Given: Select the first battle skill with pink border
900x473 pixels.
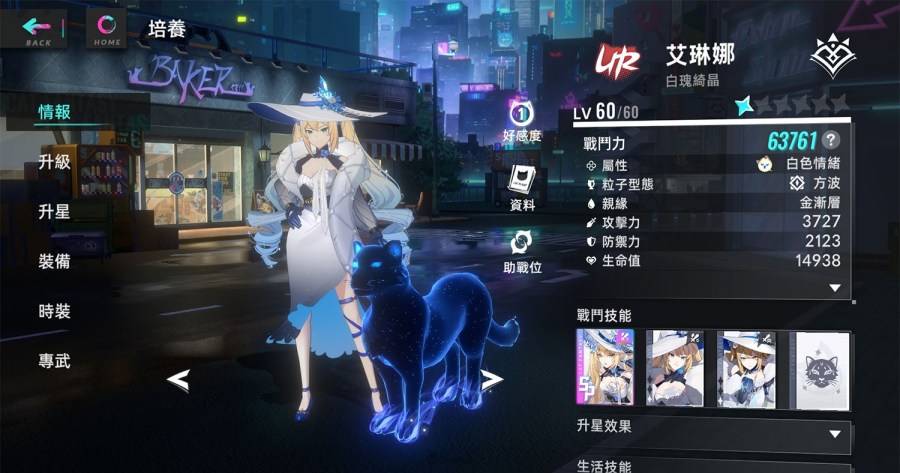Looking at the screenshot, I should pos(605,367).
